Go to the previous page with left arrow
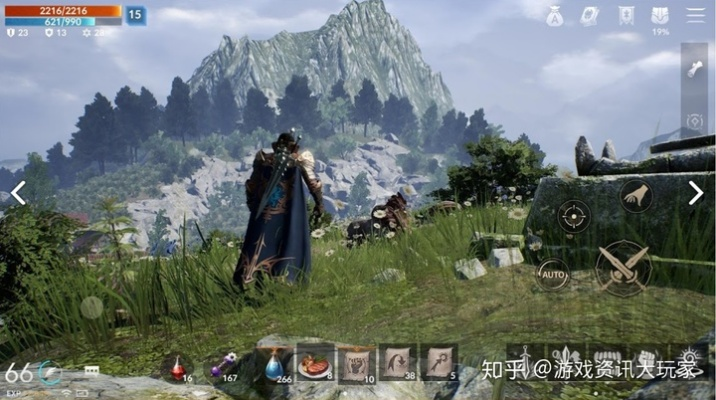 tap(18, 193)
